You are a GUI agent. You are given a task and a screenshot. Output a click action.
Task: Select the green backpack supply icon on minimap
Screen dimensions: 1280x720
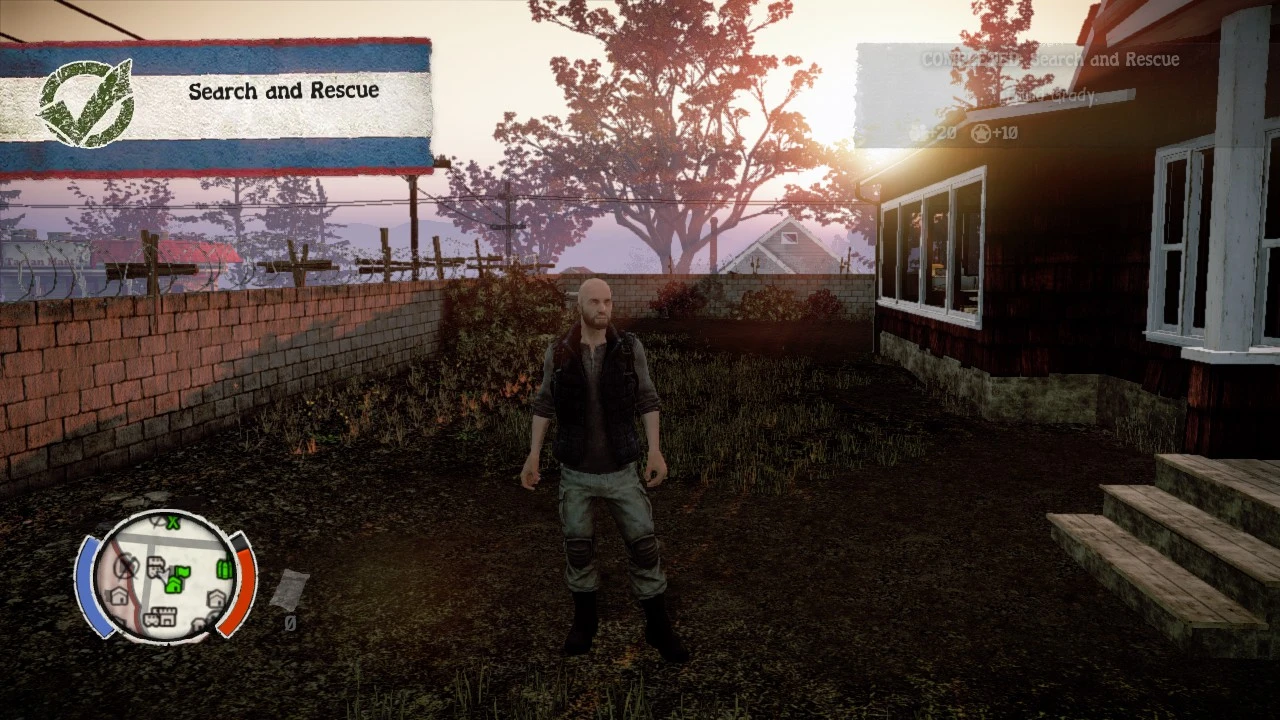223,568
